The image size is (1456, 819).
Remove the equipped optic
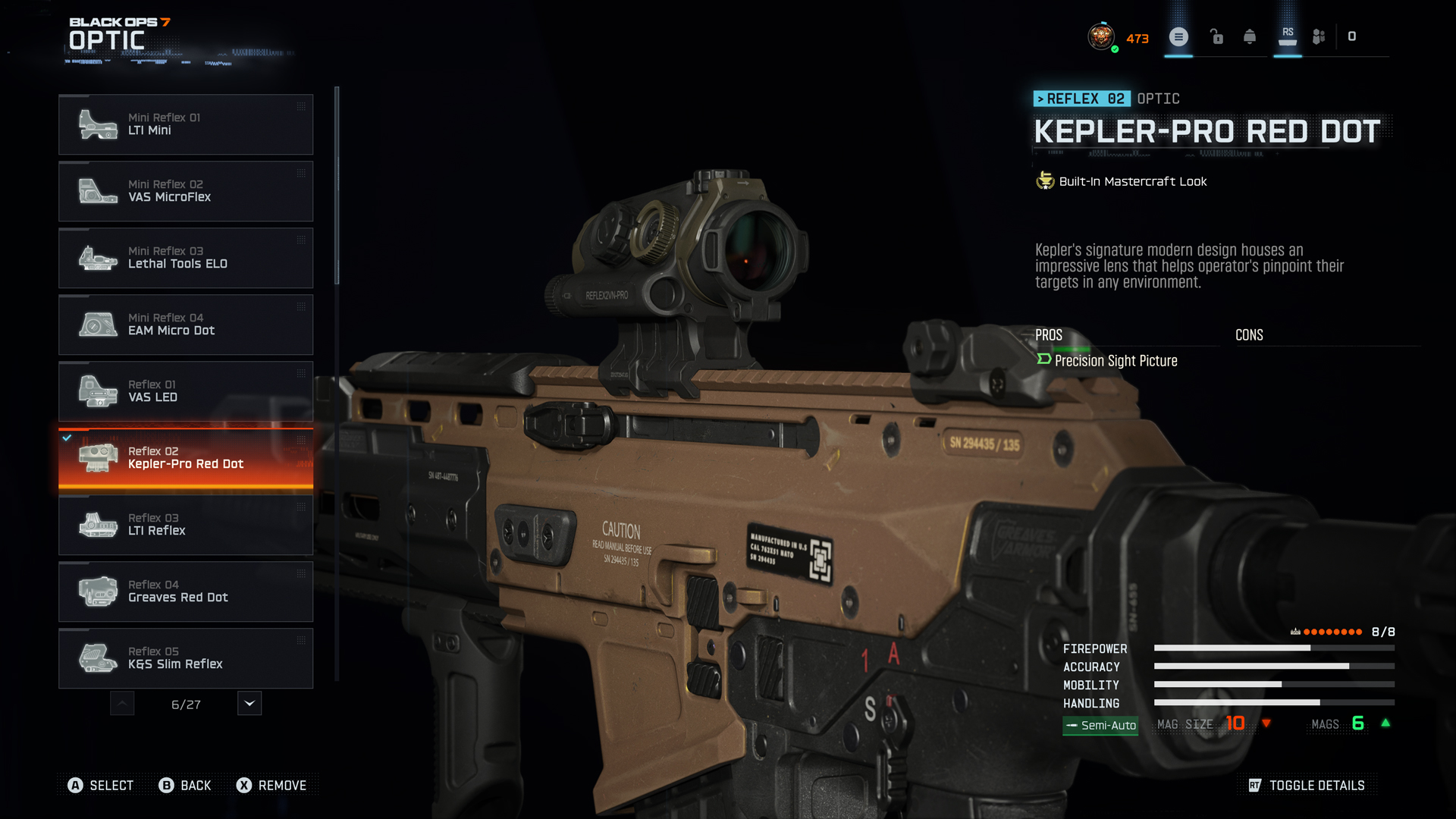271,786
